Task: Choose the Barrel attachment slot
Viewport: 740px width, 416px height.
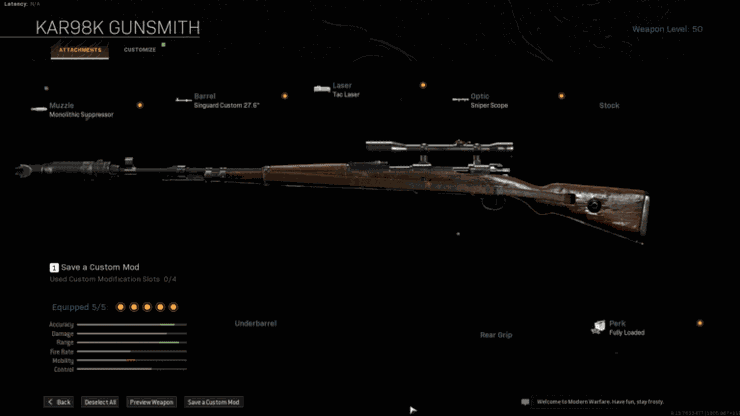Action: point(225,100)
